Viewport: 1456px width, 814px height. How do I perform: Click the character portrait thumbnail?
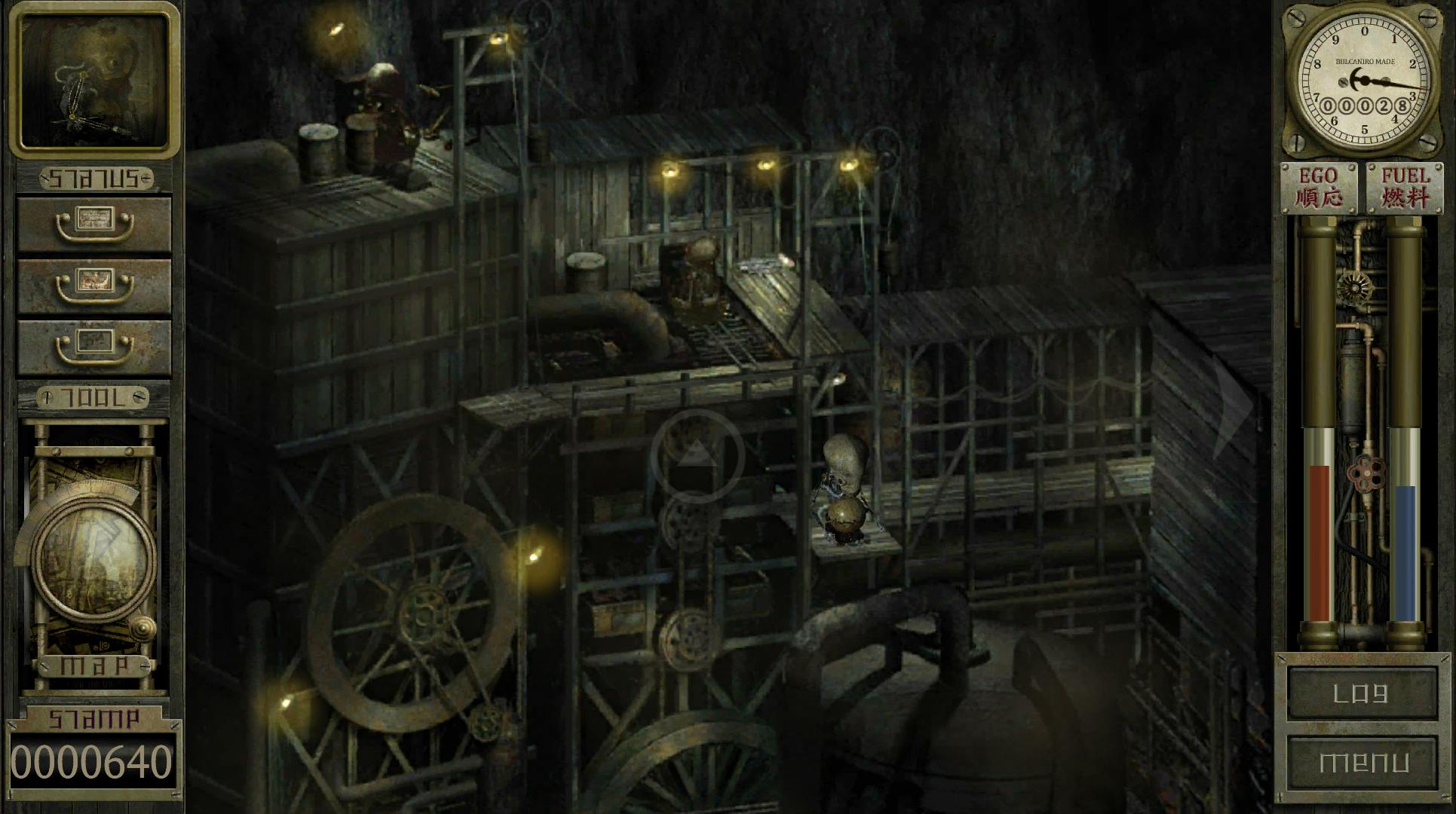click(x=94, y=80)
